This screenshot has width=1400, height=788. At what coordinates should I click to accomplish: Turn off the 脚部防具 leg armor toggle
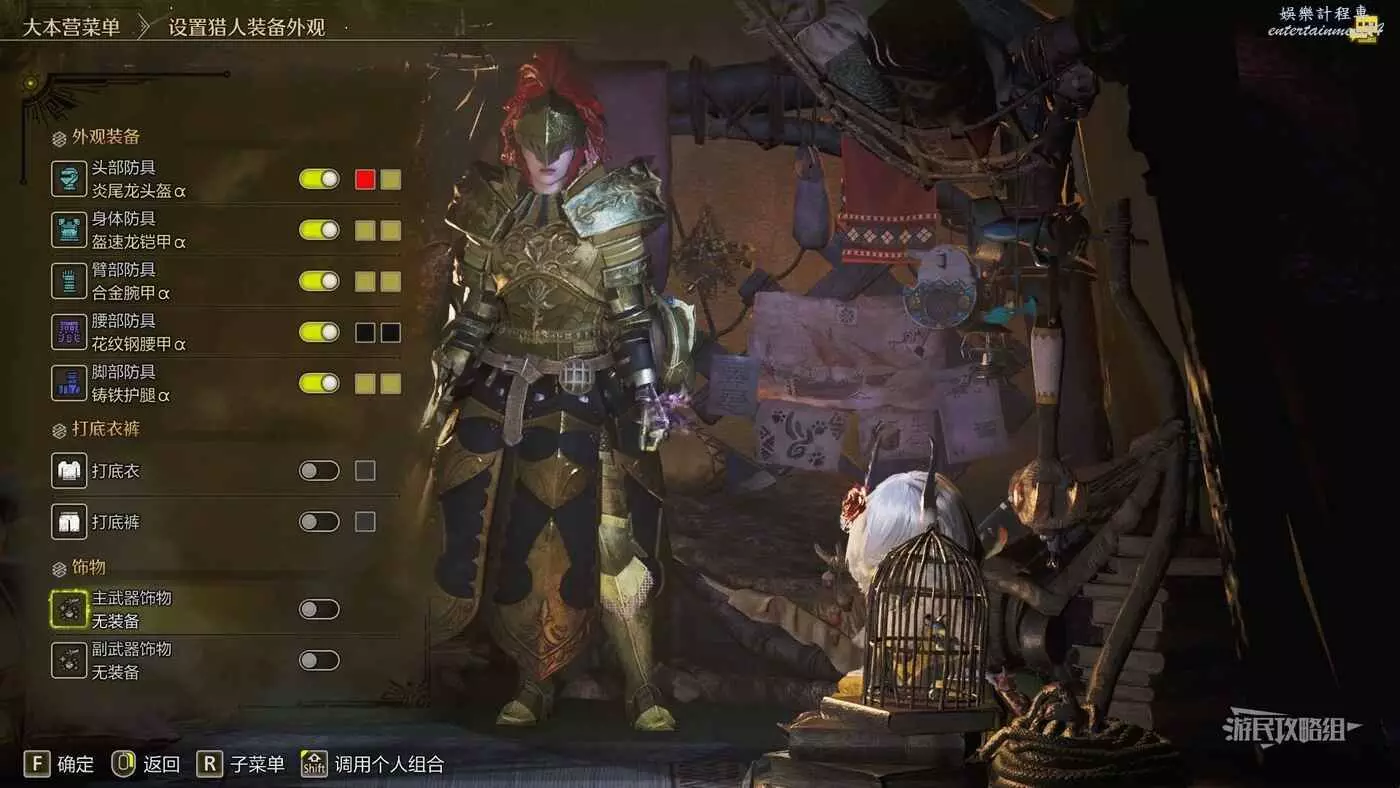319,383
